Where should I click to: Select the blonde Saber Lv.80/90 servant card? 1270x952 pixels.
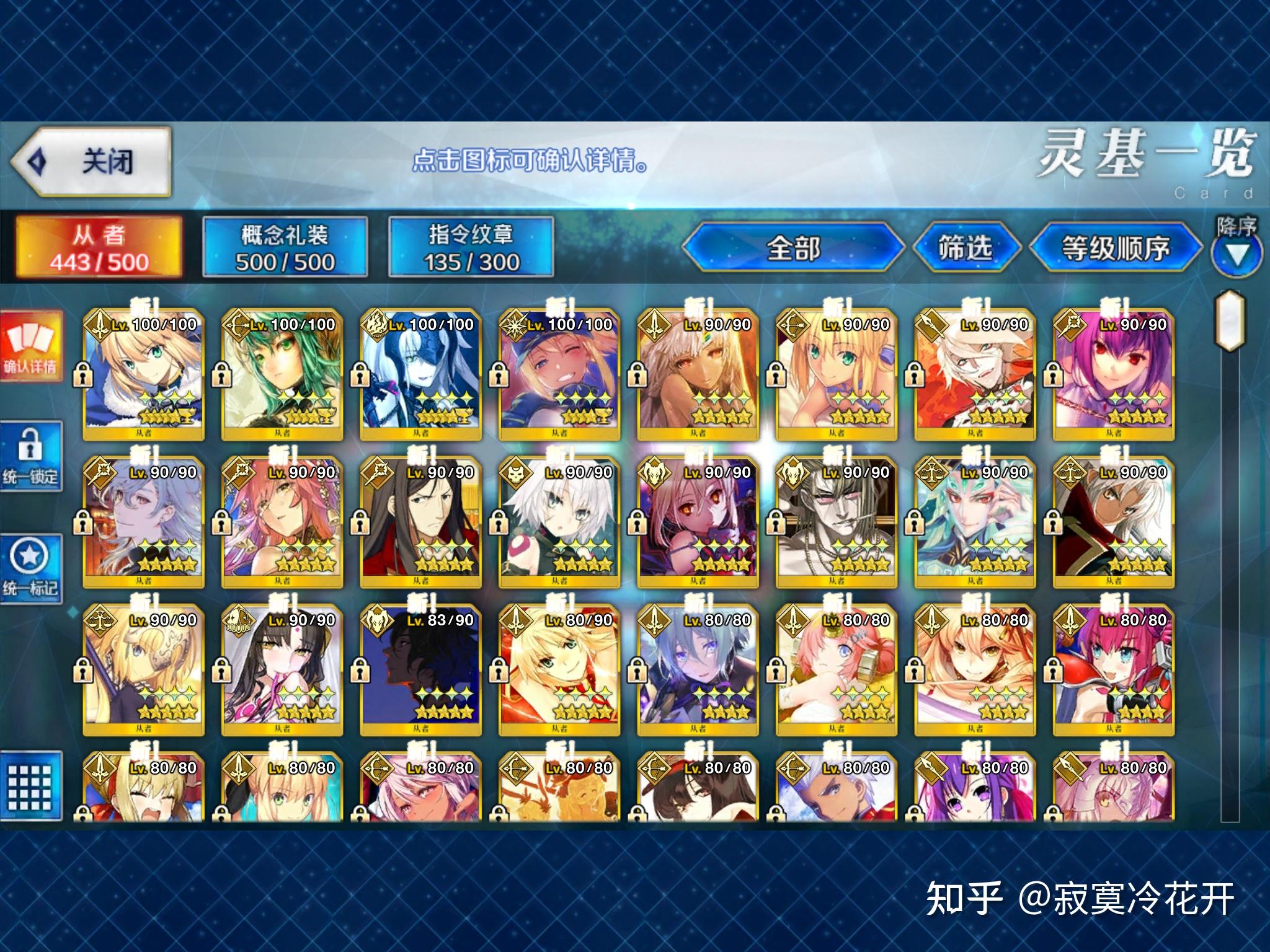559,668
